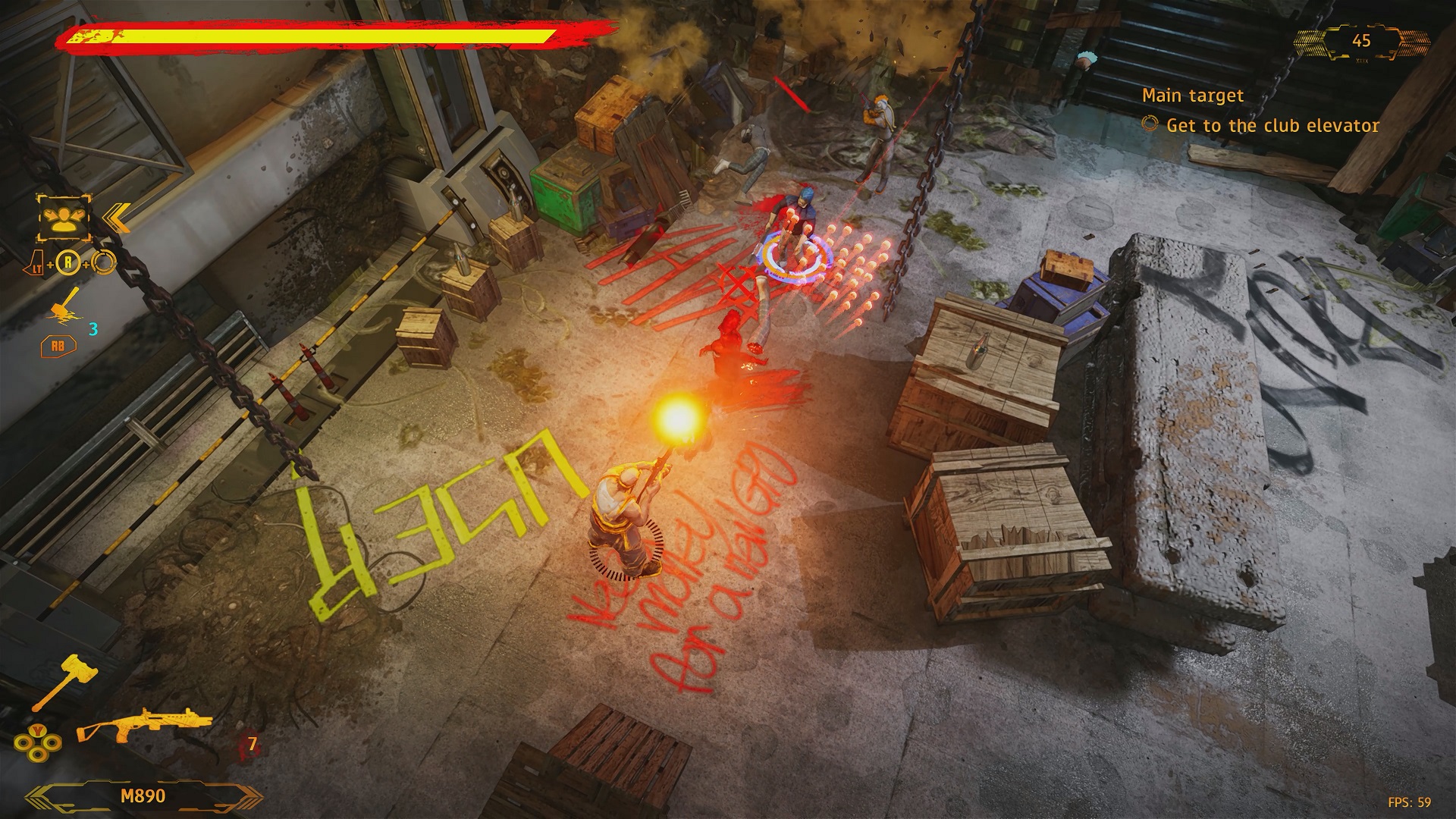Click the M890 weapon name banner
The width and height of the screenshot is (1456, 819).
click(x=143, y=796)
